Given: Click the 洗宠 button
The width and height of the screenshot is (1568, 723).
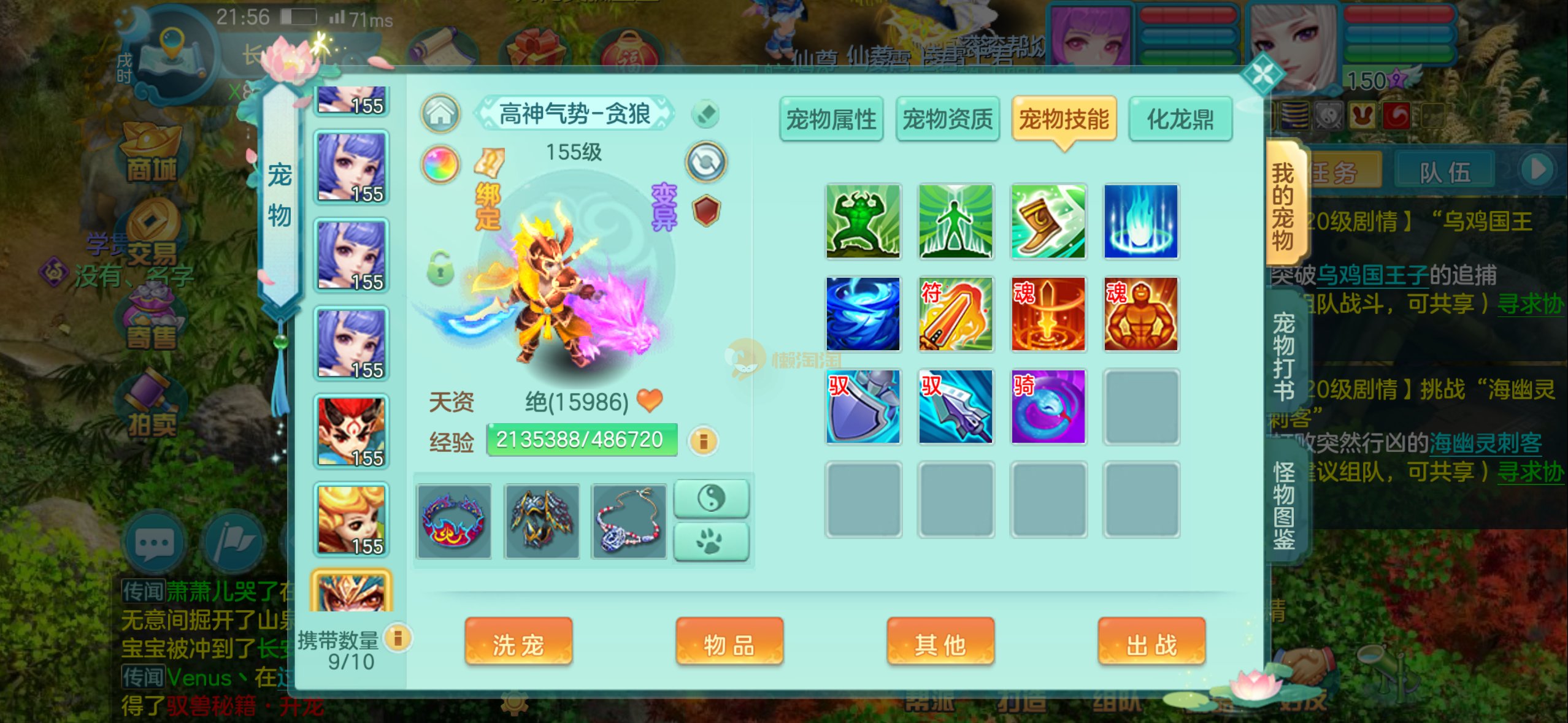Looking at the screenshot, I should (x=518, y=643).
